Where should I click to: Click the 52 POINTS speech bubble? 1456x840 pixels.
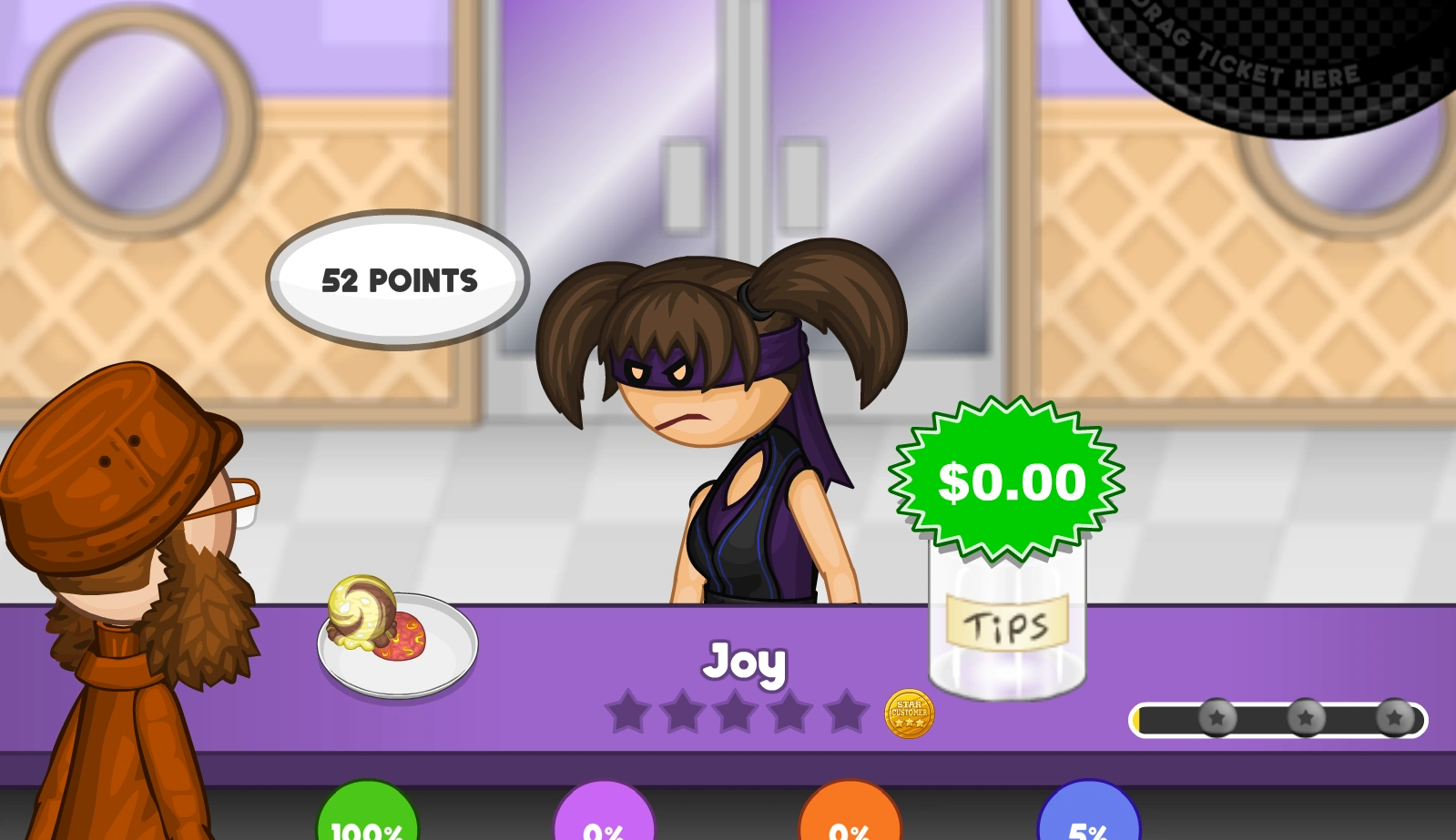(398, 280)
